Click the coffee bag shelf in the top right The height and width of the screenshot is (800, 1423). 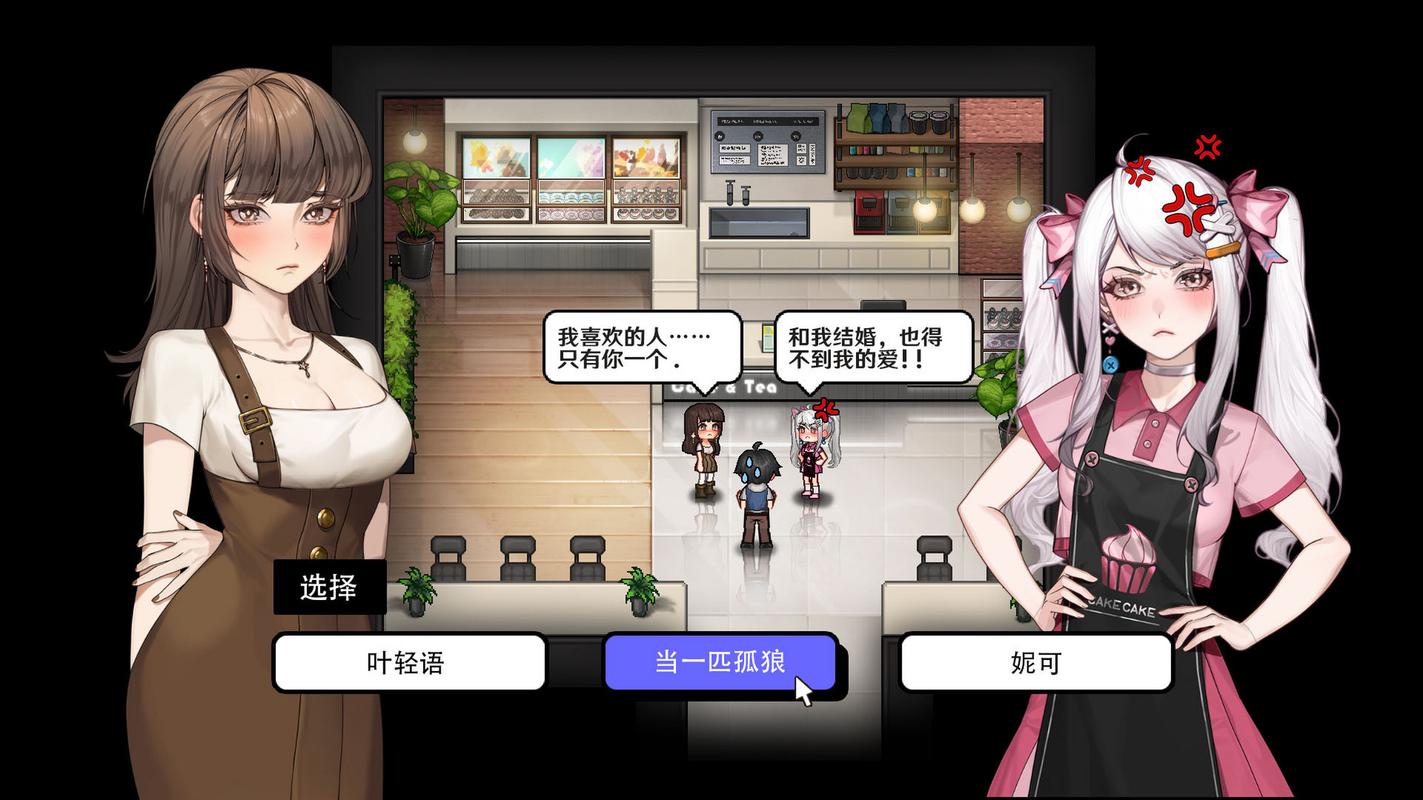pos(876,117)
